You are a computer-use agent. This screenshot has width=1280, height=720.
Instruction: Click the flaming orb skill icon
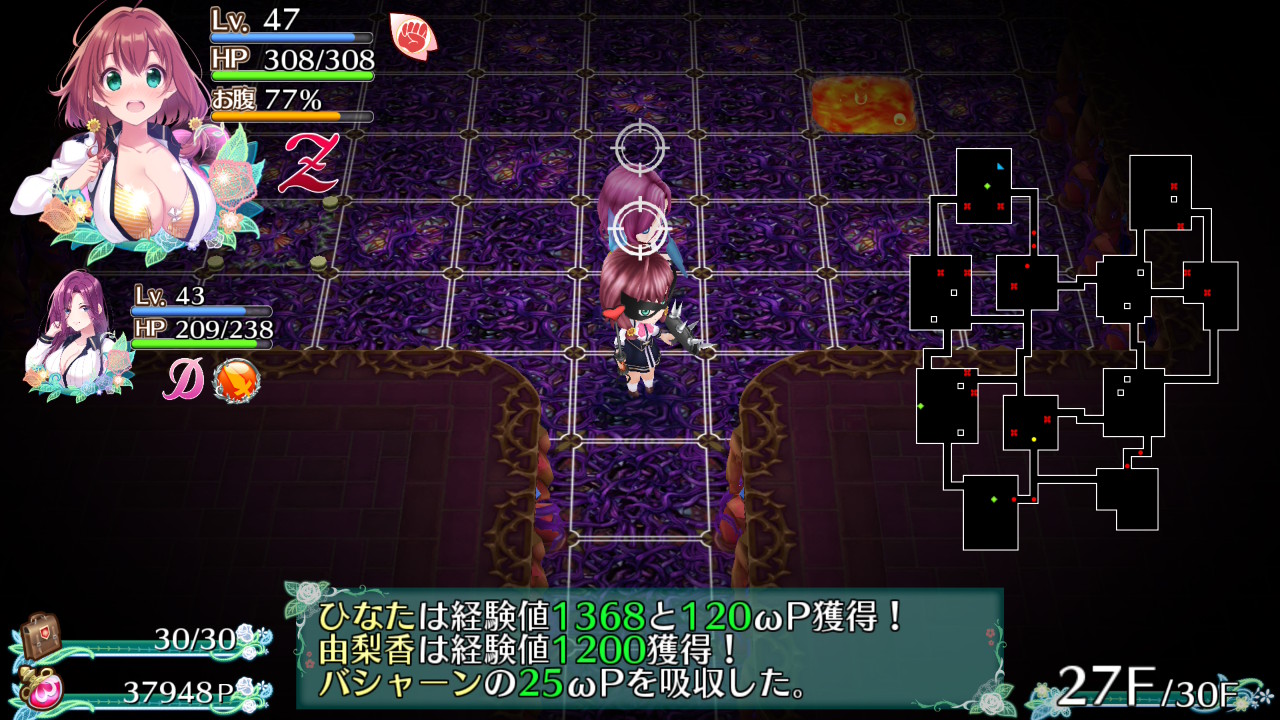click(237, 380)
